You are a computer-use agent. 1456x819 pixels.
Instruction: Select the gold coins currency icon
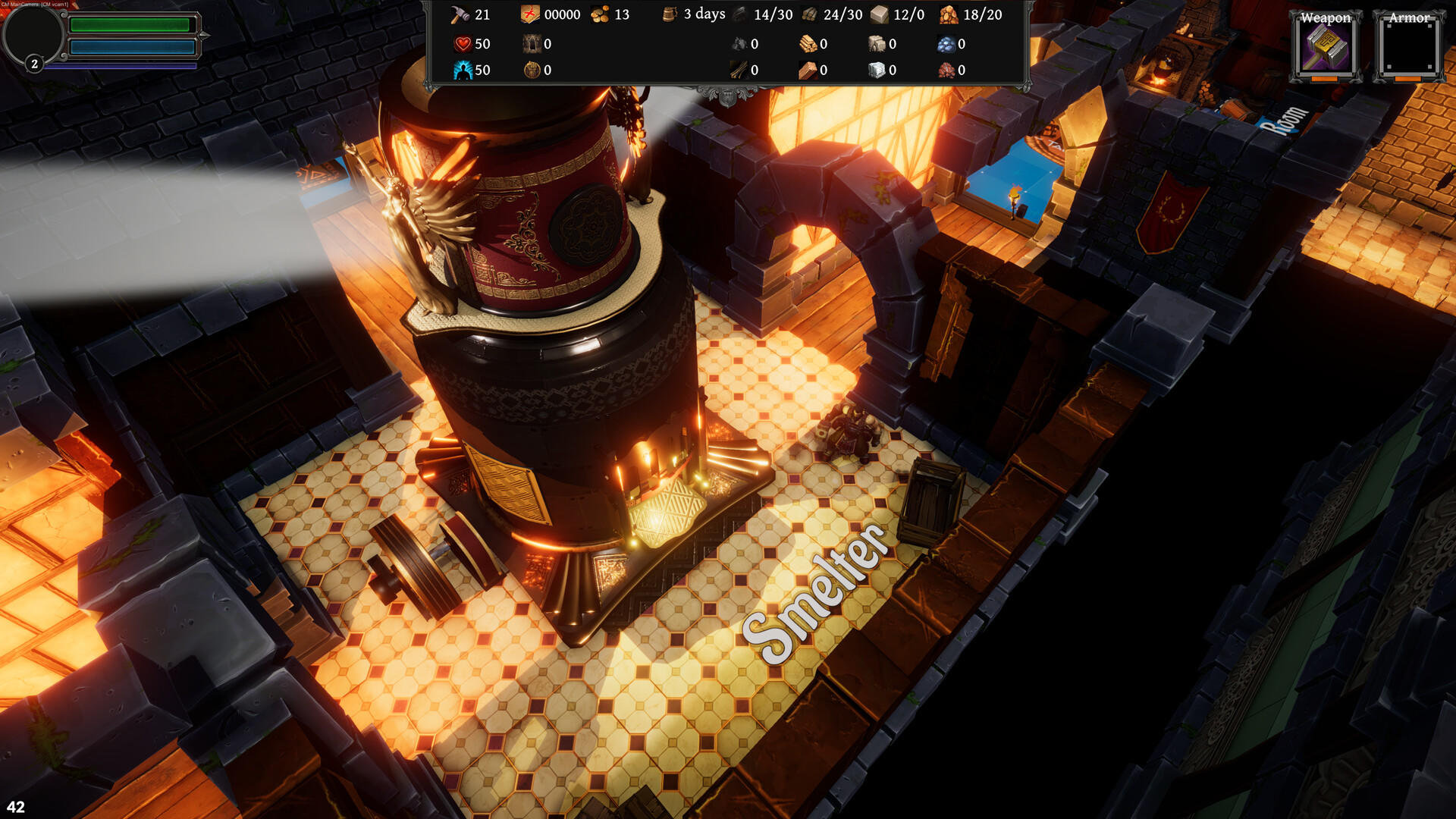coord(600,14)
